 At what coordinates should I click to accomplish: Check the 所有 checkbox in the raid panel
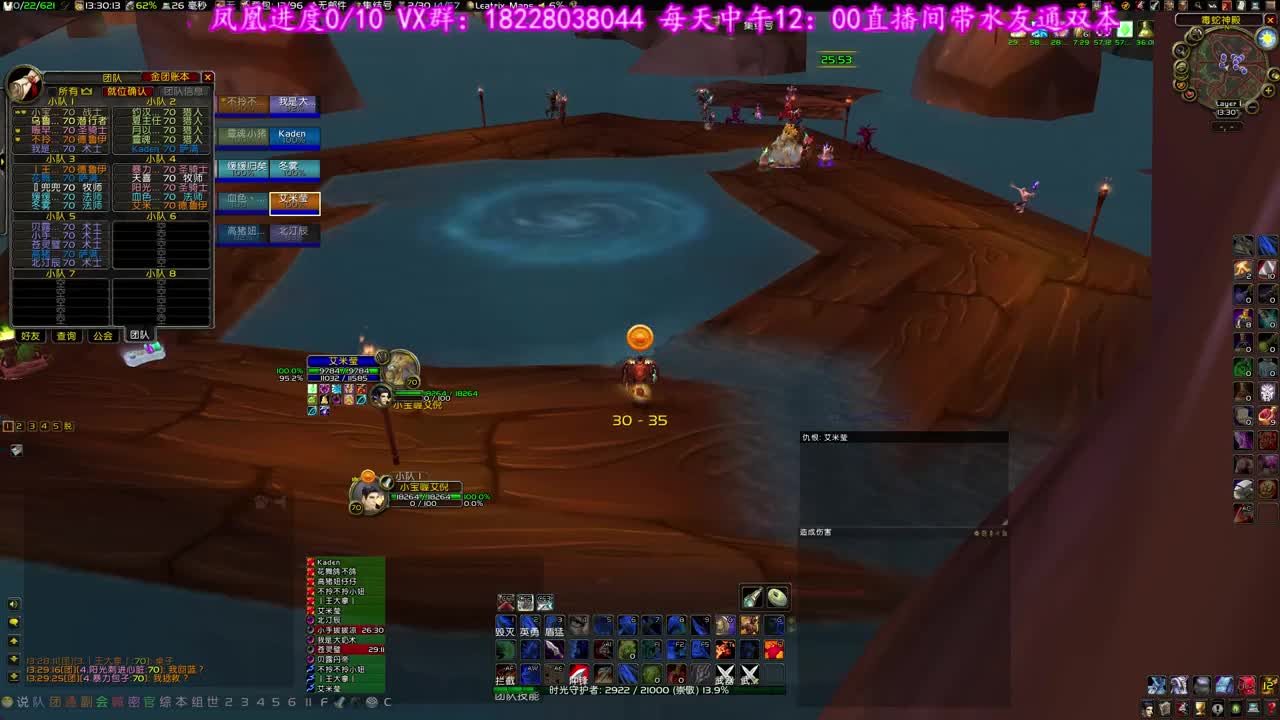pyautogui.click(x=53, y=90)
